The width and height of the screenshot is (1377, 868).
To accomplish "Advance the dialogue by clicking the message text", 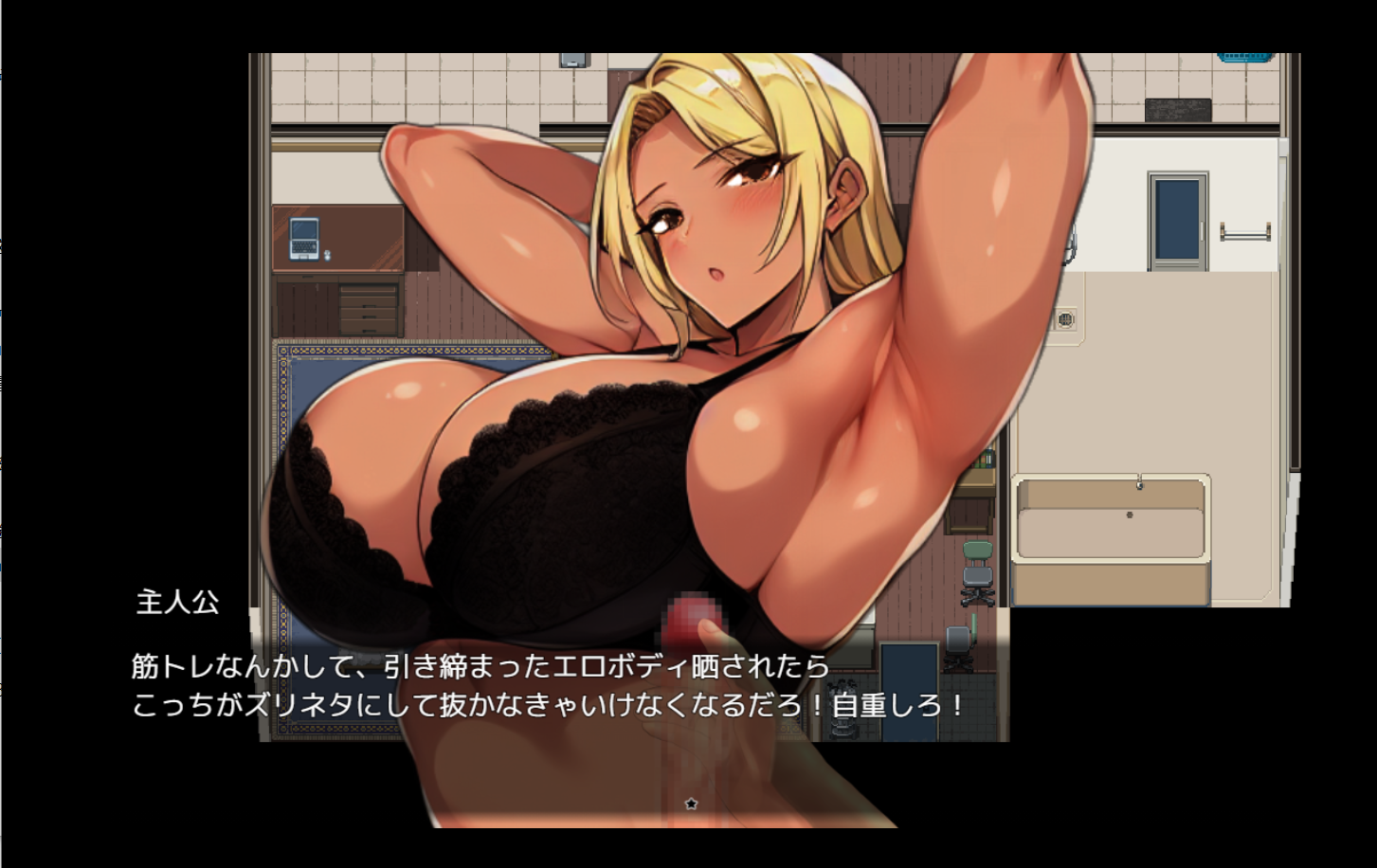I will (474, 666).
